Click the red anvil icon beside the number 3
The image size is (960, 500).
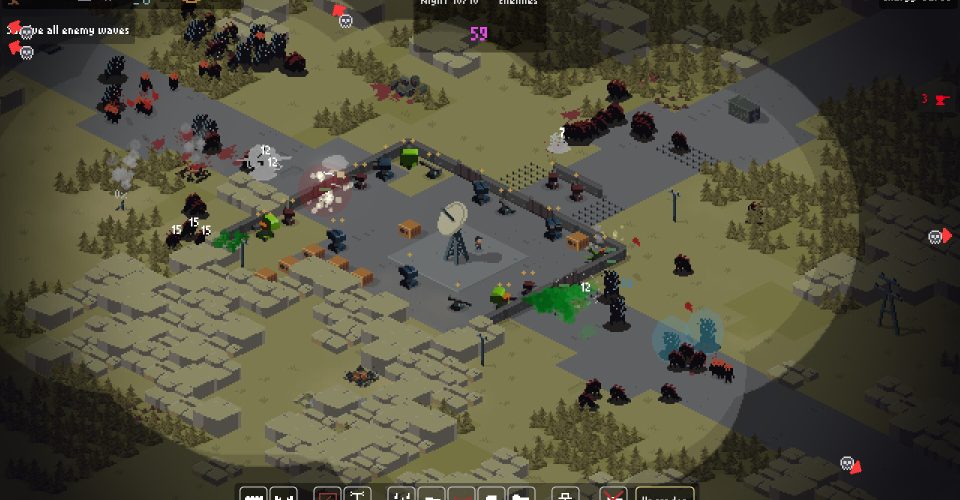[939, 99]
